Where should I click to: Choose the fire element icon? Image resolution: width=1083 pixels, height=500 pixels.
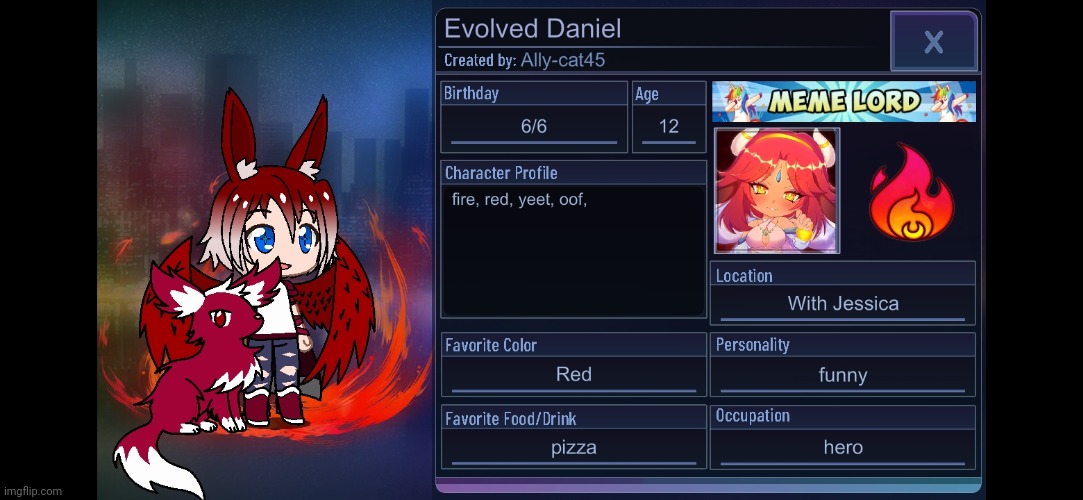(911, 191)
